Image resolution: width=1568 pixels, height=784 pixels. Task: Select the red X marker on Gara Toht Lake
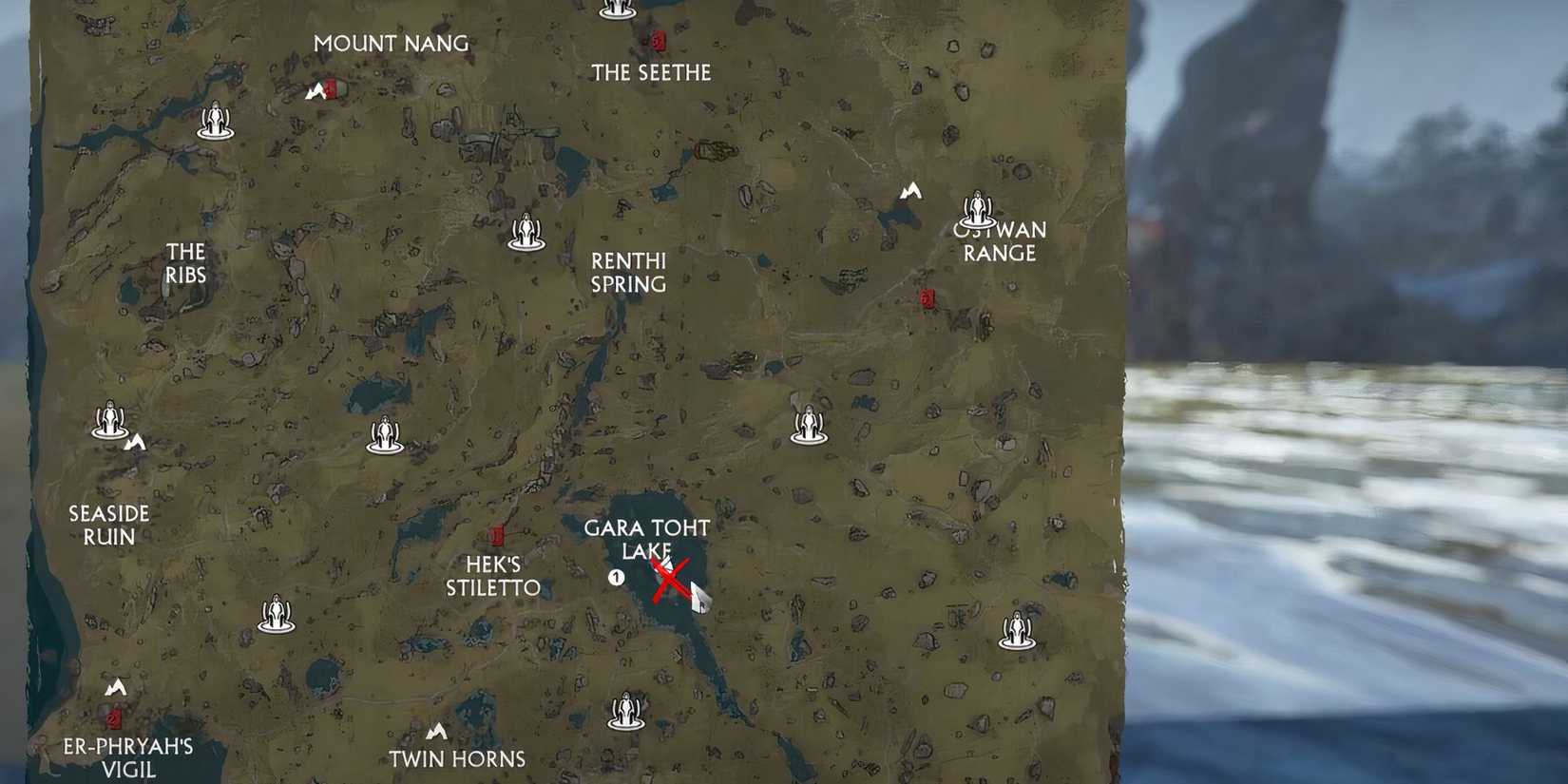coord(671,579)
